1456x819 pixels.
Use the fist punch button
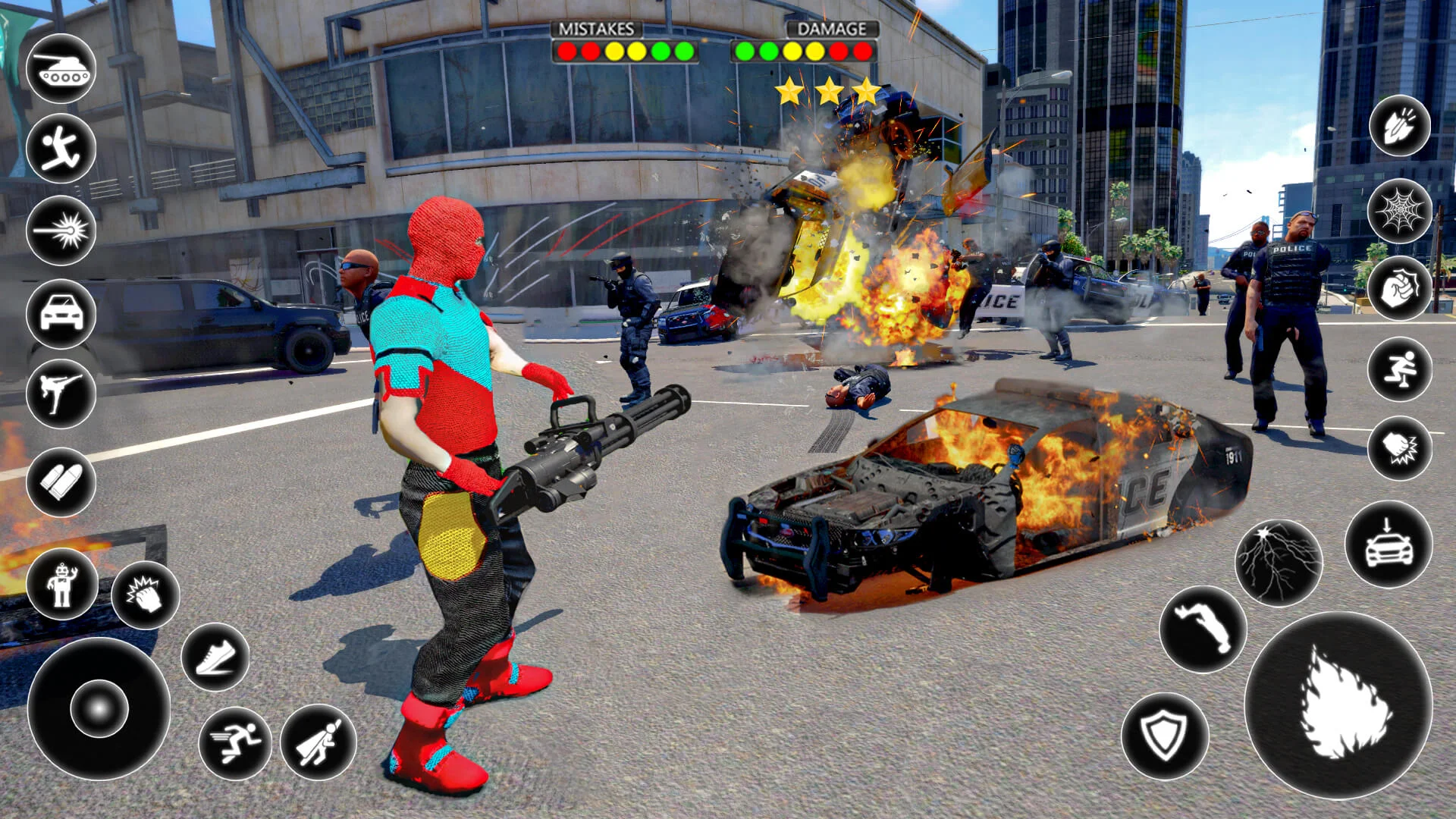(1400, 289)
